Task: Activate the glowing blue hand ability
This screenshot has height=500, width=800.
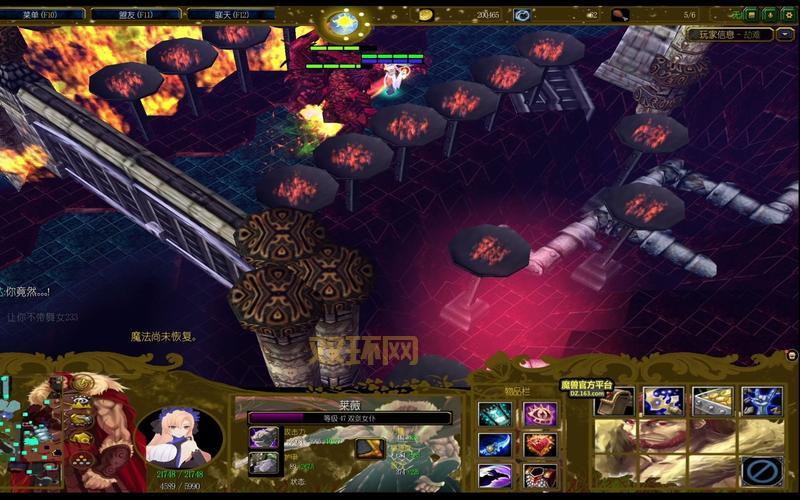Action: tap(761, 401)
